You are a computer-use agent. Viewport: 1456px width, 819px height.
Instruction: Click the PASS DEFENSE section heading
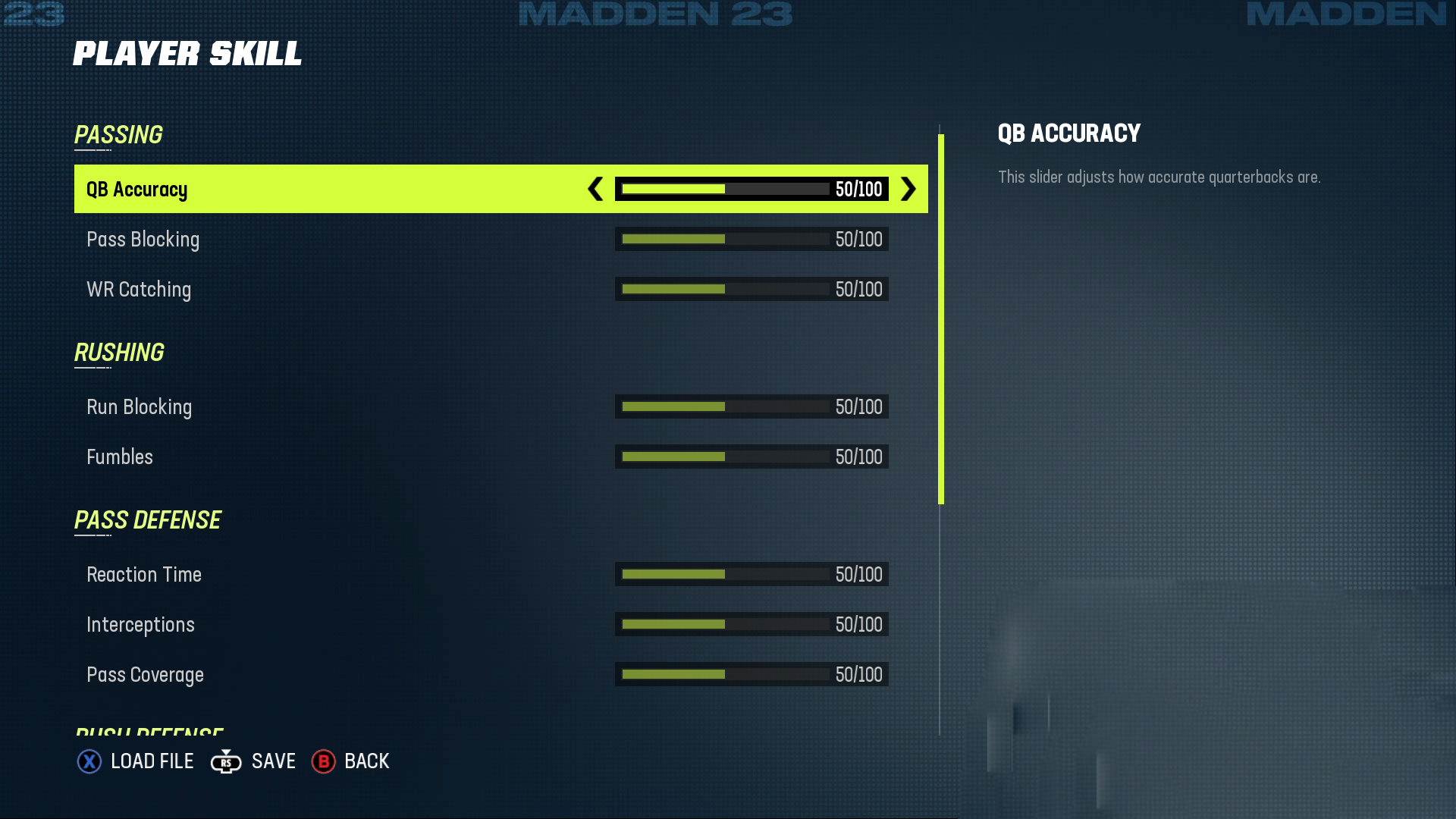click(x=148, y=520)
